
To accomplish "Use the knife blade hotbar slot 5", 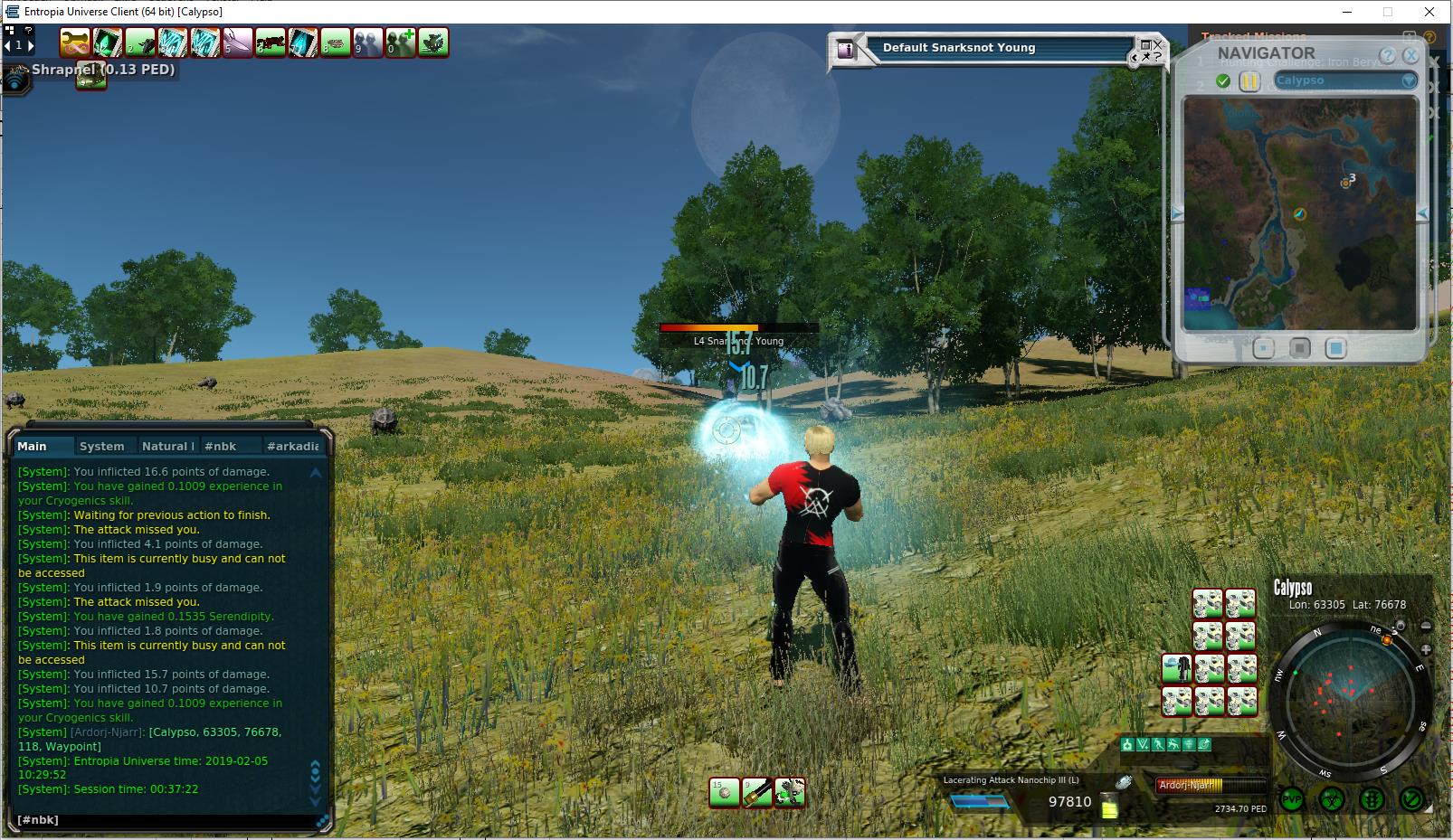I will (238, 42).
